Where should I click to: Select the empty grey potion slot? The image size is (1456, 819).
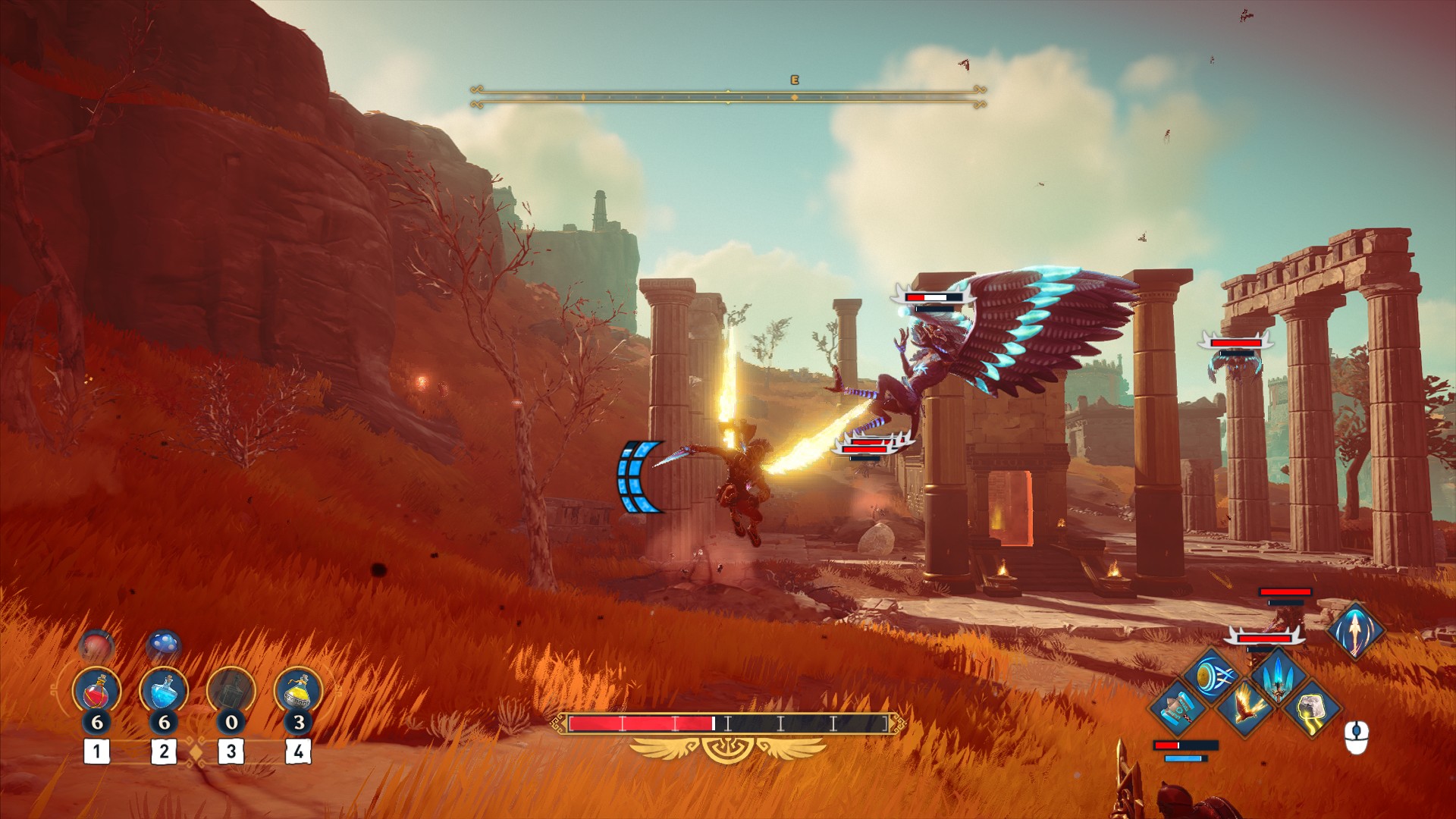pyautogui.click(x=231, y=692)
